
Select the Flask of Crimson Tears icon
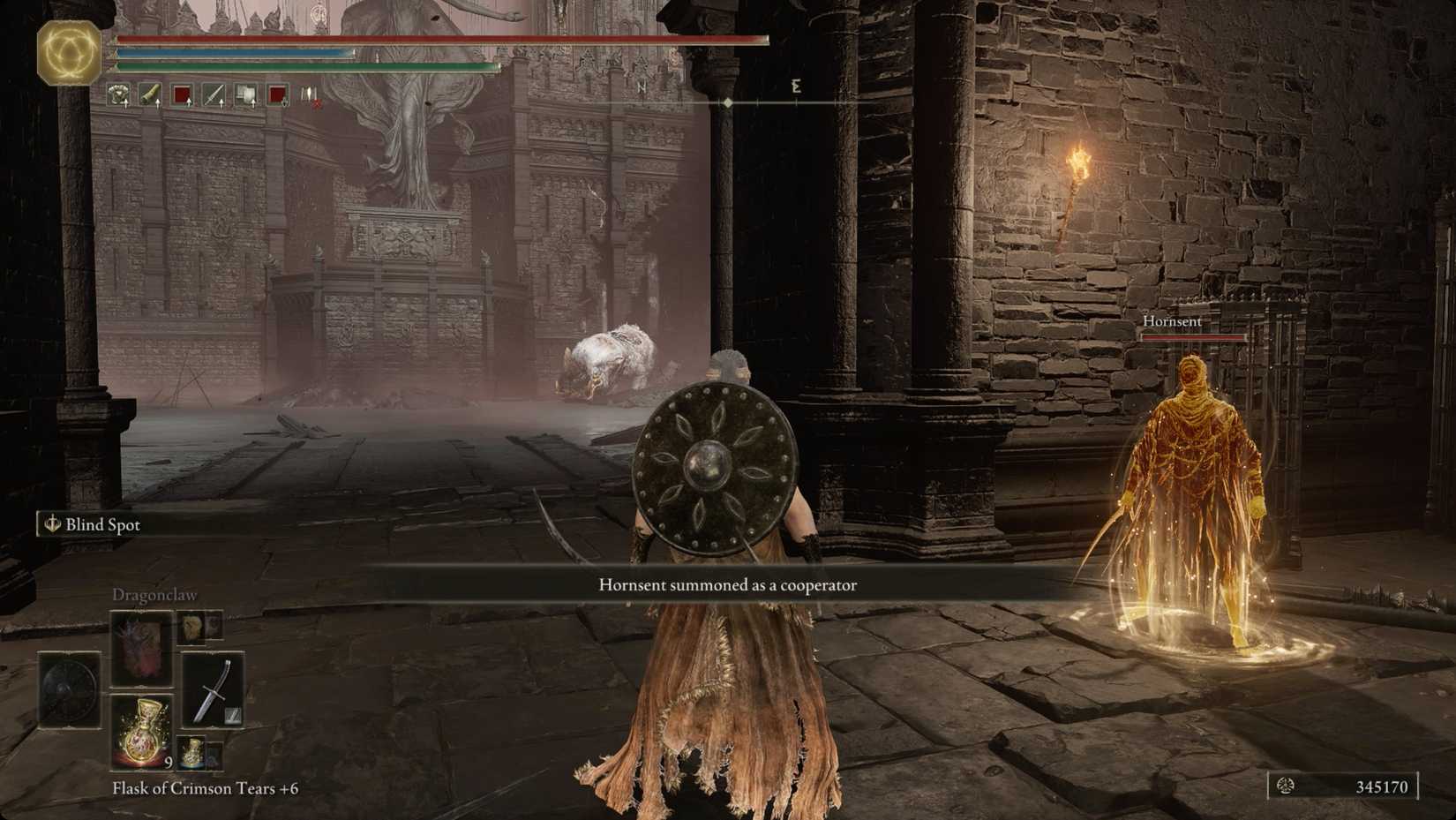[x=141, y=733]
